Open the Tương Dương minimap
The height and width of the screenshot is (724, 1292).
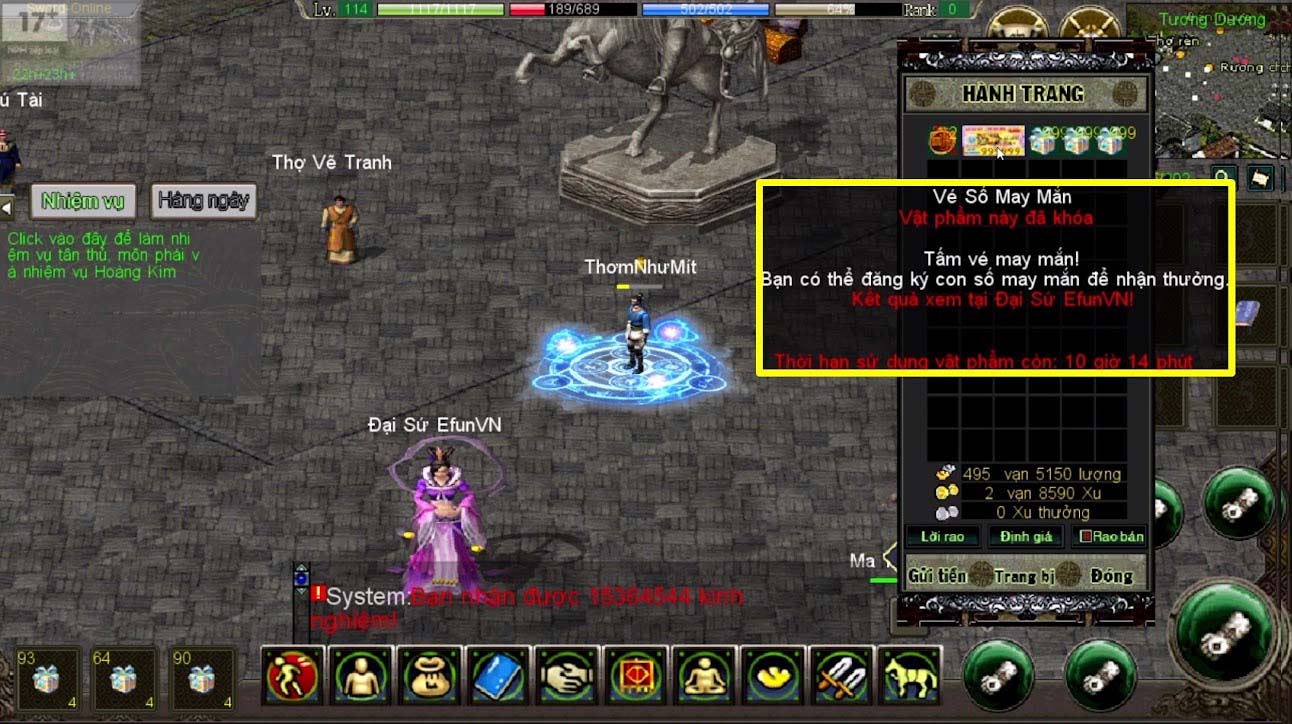(x=1210, y=80)
